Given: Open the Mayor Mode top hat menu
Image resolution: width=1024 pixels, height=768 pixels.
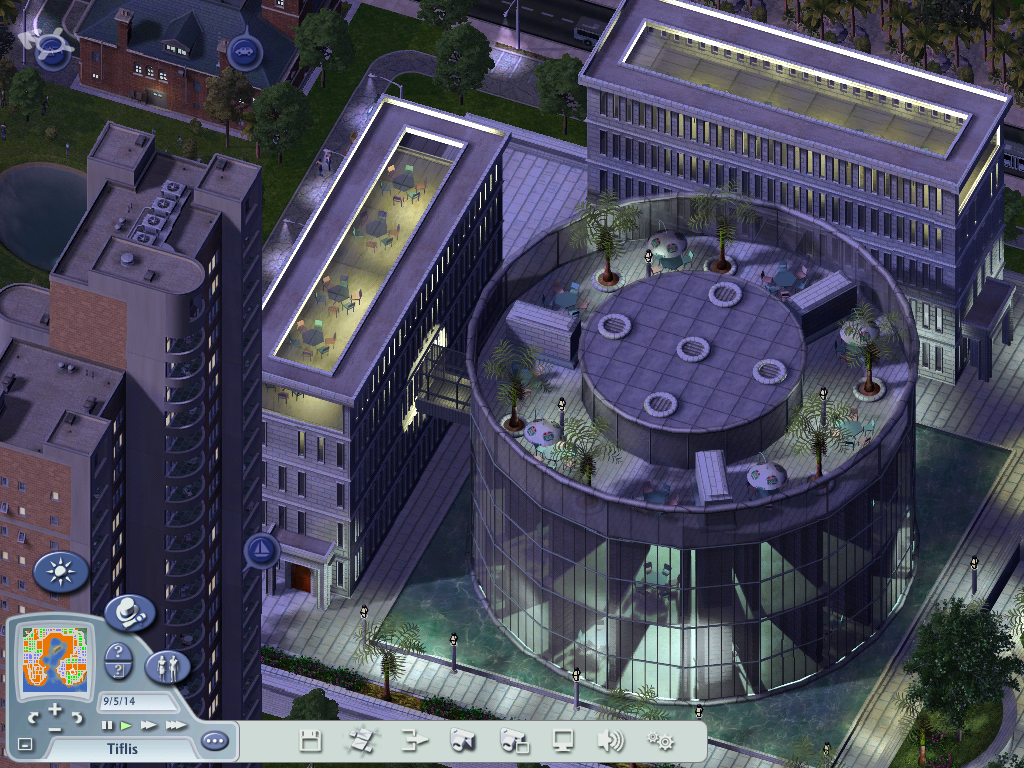Looking at the screenshot, I should [x=130, y=612].
